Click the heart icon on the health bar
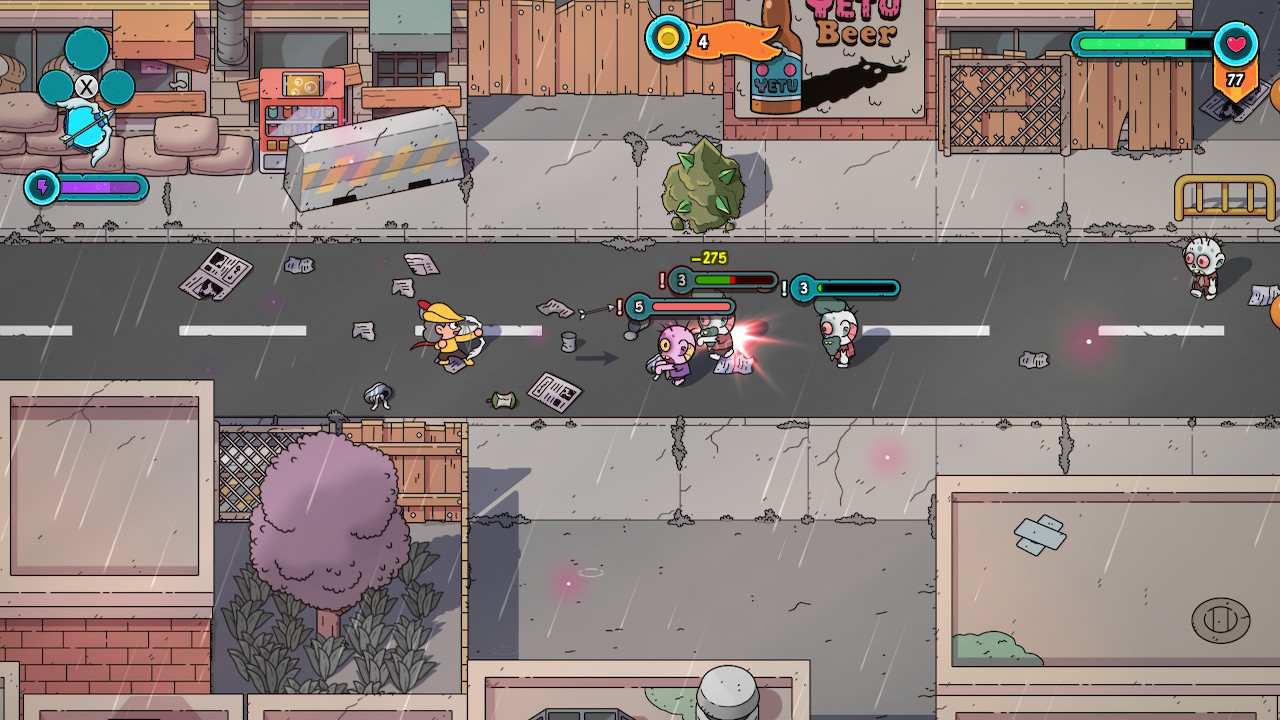 [x=1237, y=44]
